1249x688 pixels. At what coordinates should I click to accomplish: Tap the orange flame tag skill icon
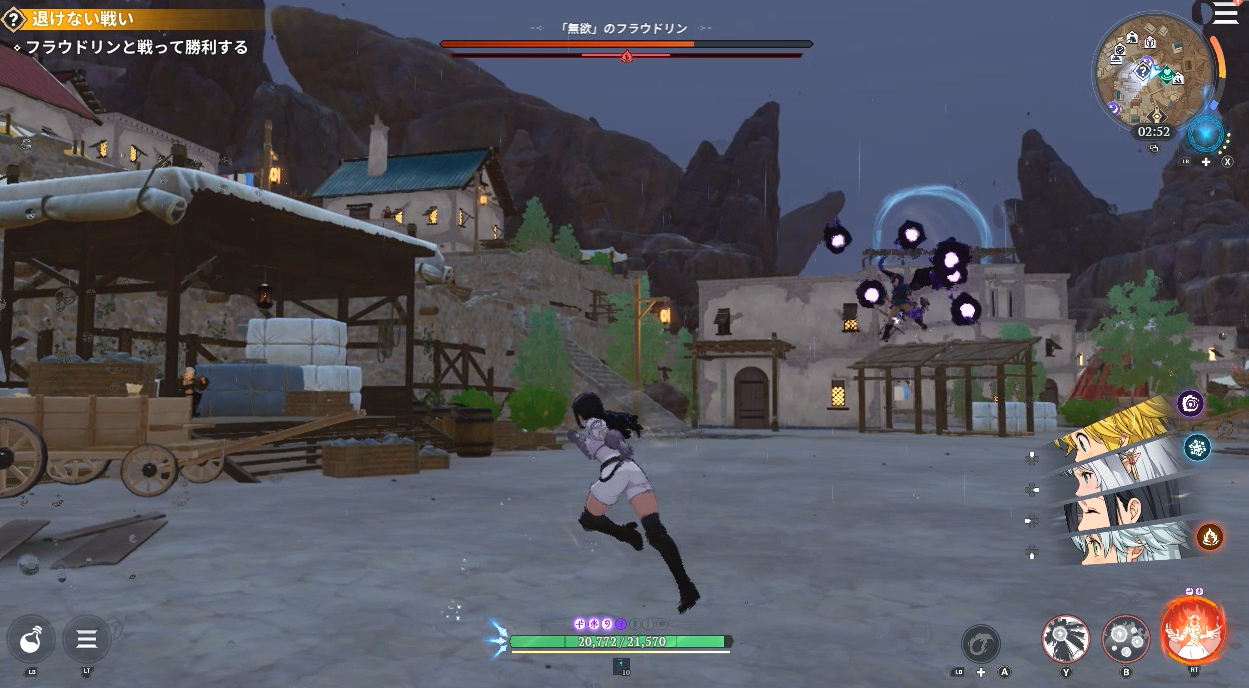click(1209, 537)
